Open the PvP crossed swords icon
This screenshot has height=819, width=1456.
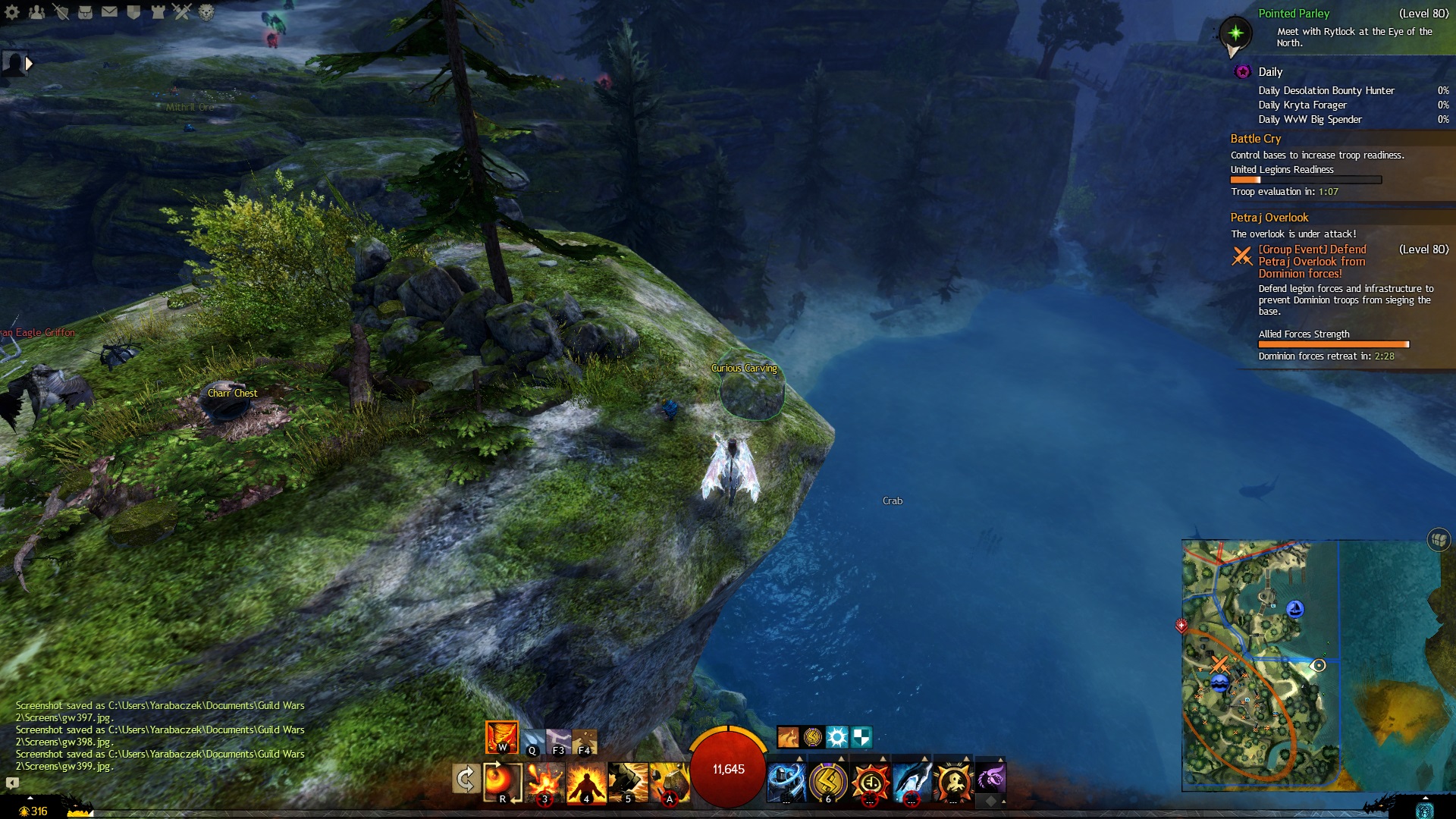coord(182,12)
